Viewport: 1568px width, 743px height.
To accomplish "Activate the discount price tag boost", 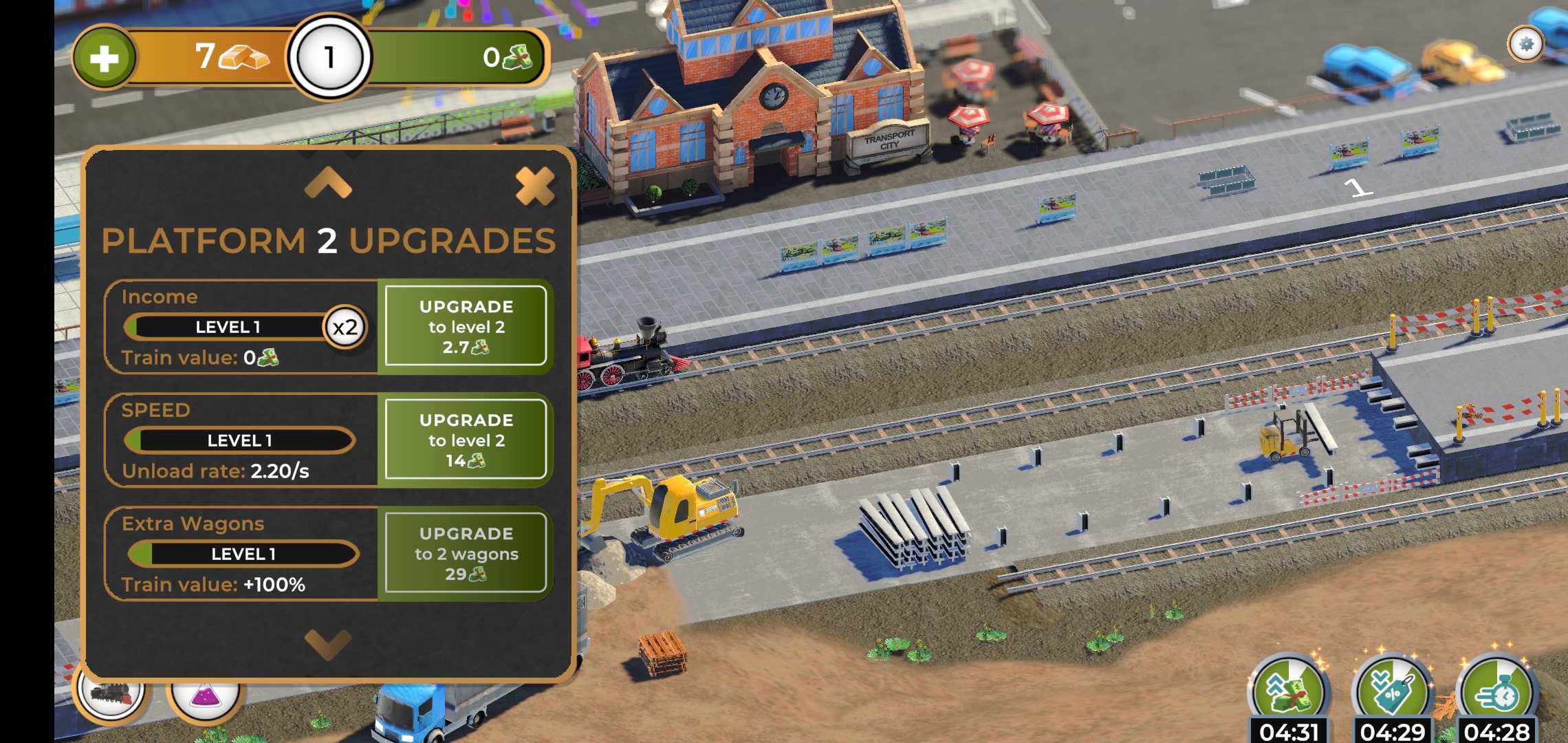I will click(1392, 691).
